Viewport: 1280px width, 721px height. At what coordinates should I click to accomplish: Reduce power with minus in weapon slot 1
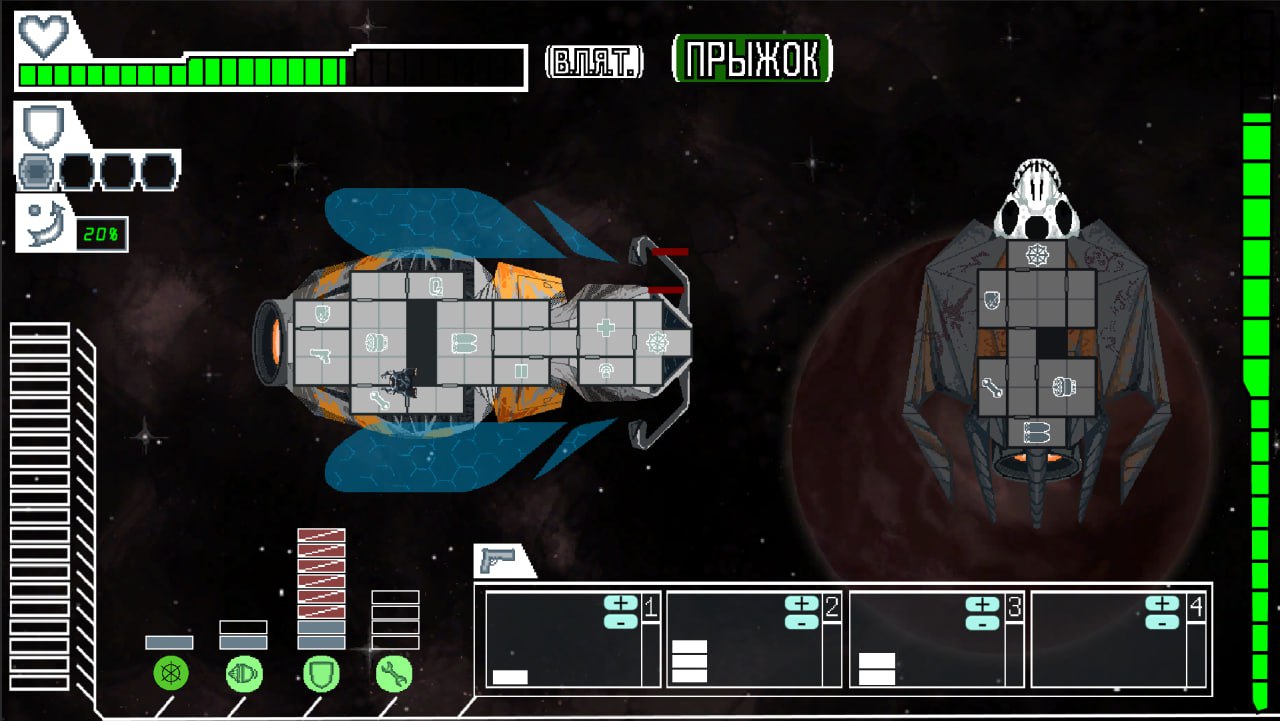pos(621,621)
